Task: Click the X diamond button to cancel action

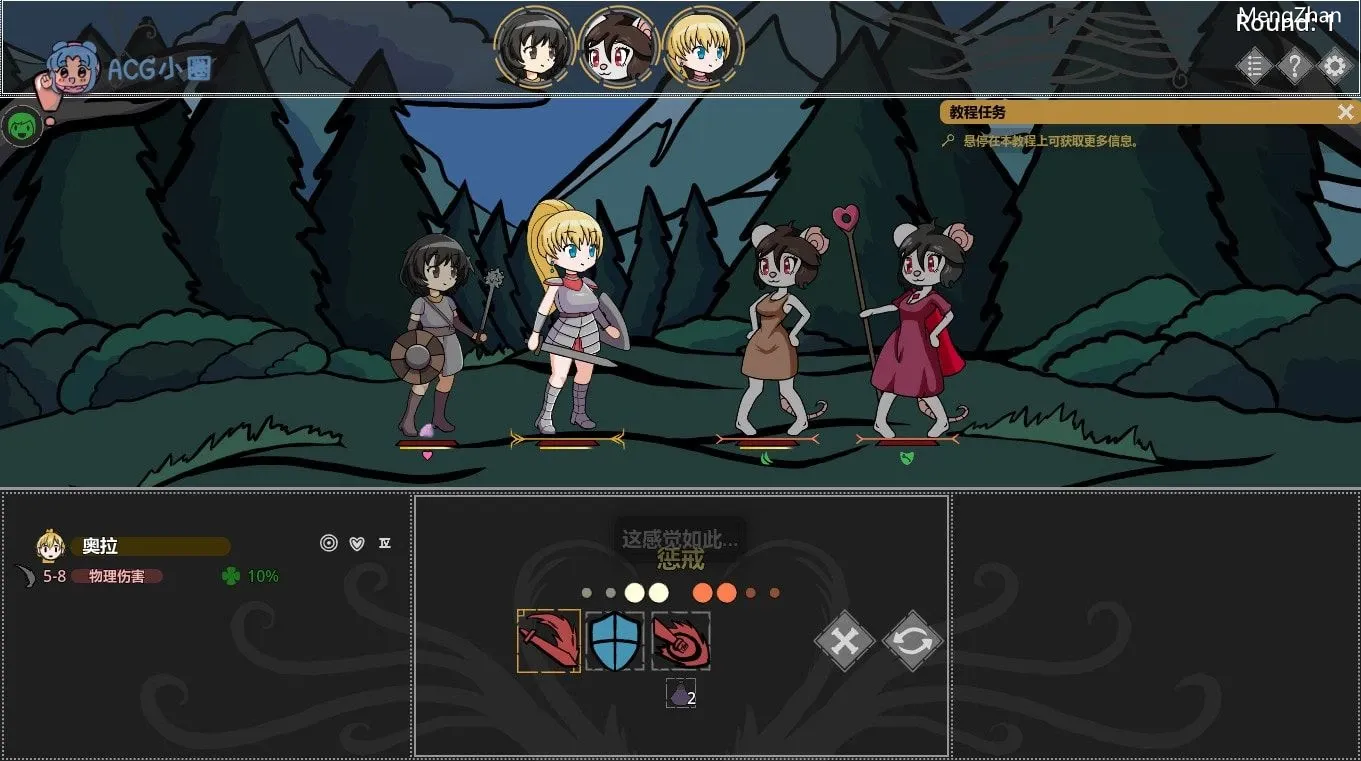Action: pos(843,641)
